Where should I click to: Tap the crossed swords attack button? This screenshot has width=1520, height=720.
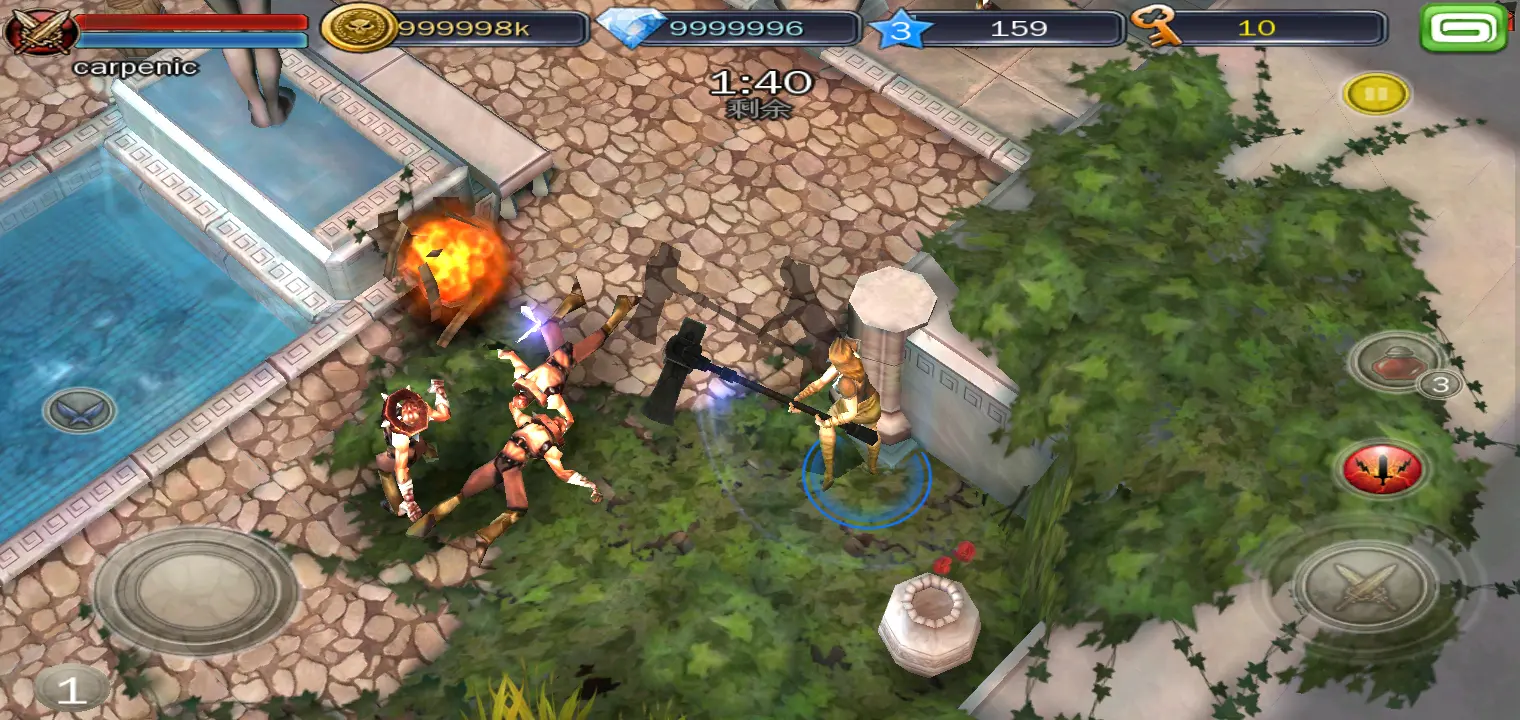coord(1365,585)
